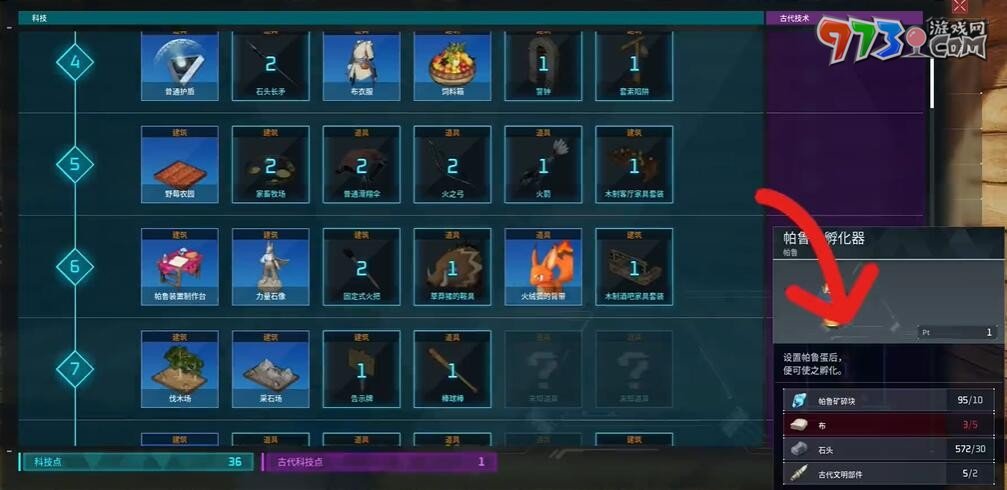Unlock the 固定式火把 mounted torch technology
Viewport: 1007px width, 490px height.
point(361,266)
